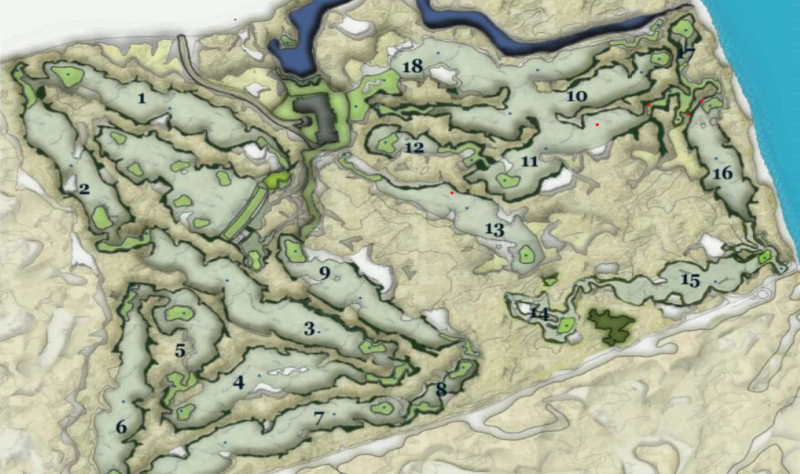Select hole 11 on the map

point(530,160)
